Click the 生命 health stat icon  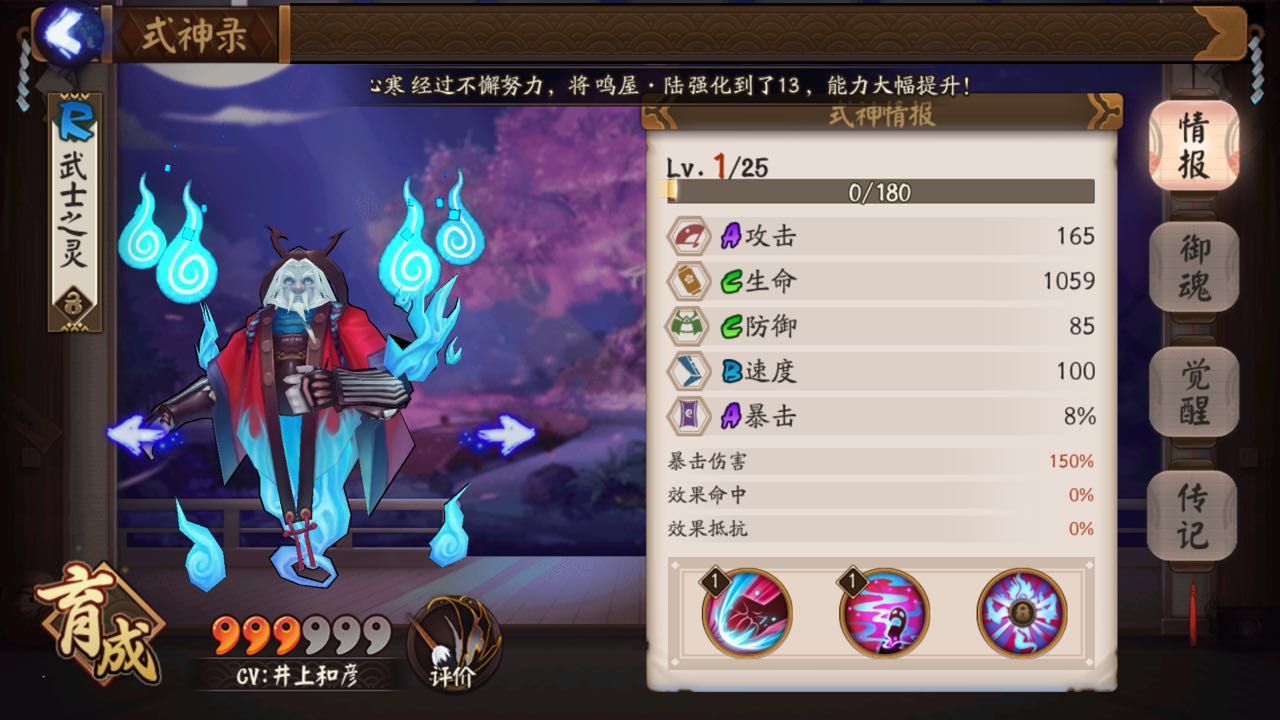point(686,282)
